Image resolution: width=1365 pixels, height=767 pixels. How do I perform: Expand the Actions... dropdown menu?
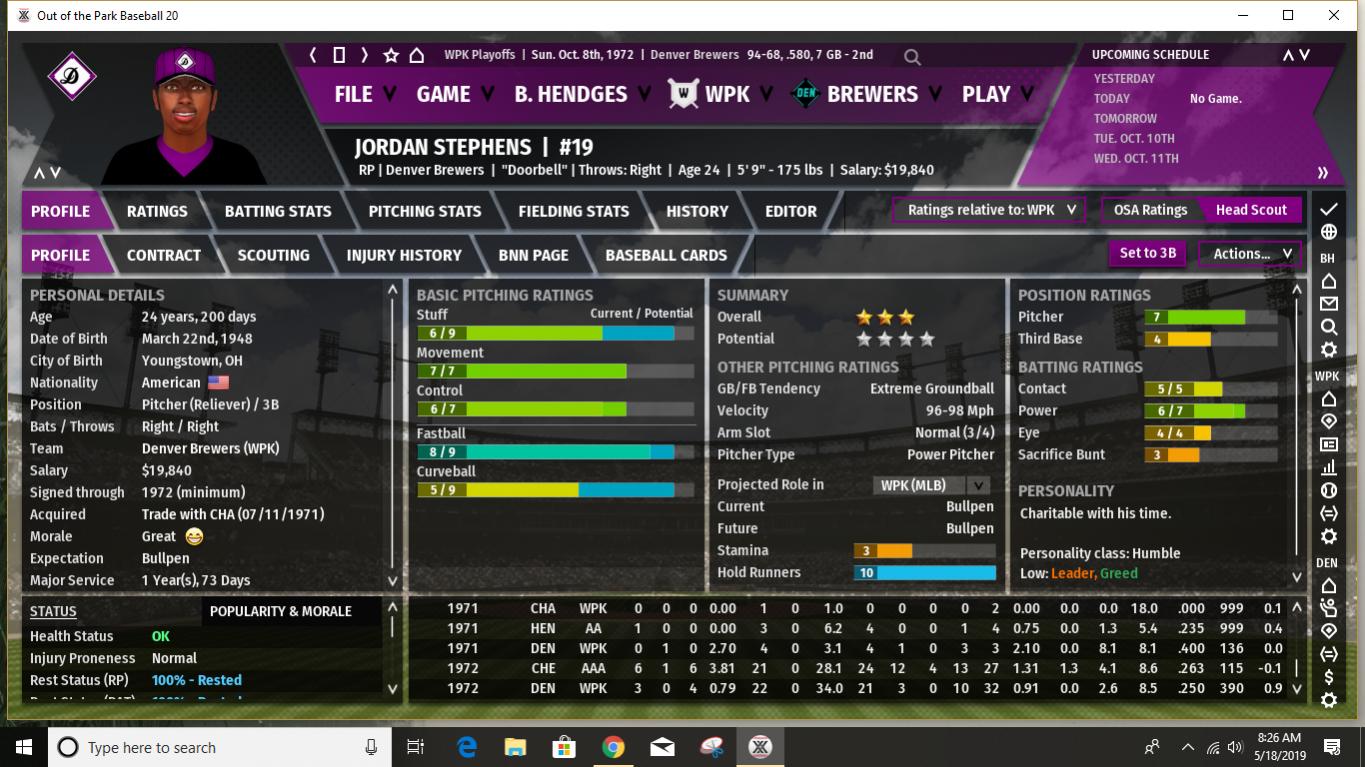[x=1247, y=253]
